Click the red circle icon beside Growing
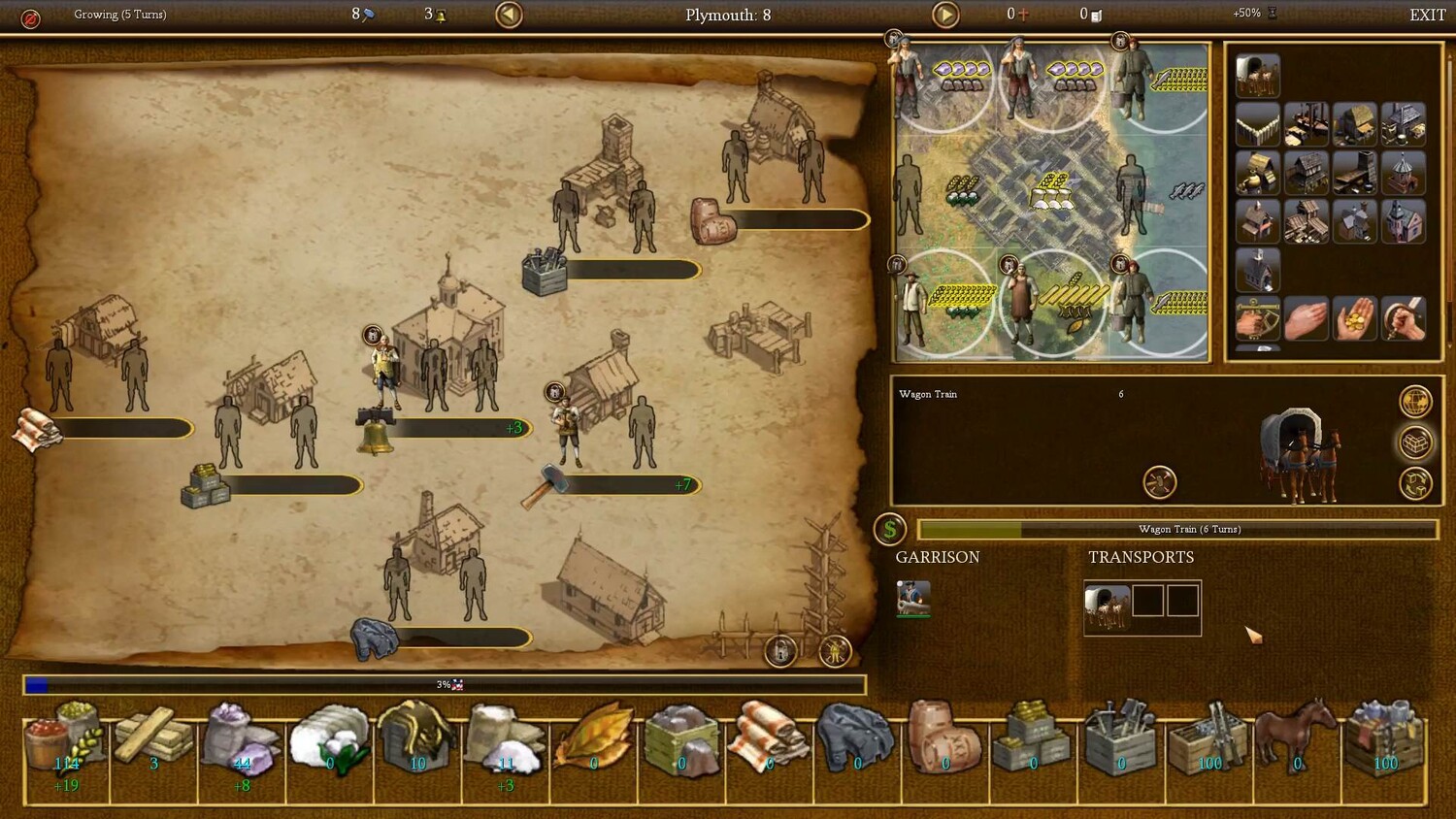The height and width of the screenshot is (819, 1456). 30,17
